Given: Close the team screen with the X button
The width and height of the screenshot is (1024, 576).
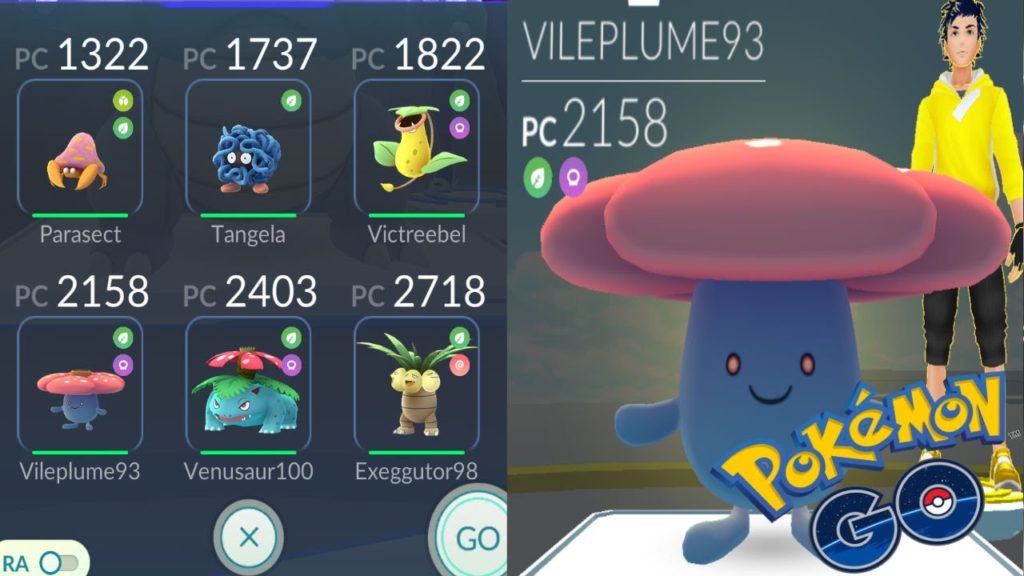Looking at the screenshot, I should [249, 537].
